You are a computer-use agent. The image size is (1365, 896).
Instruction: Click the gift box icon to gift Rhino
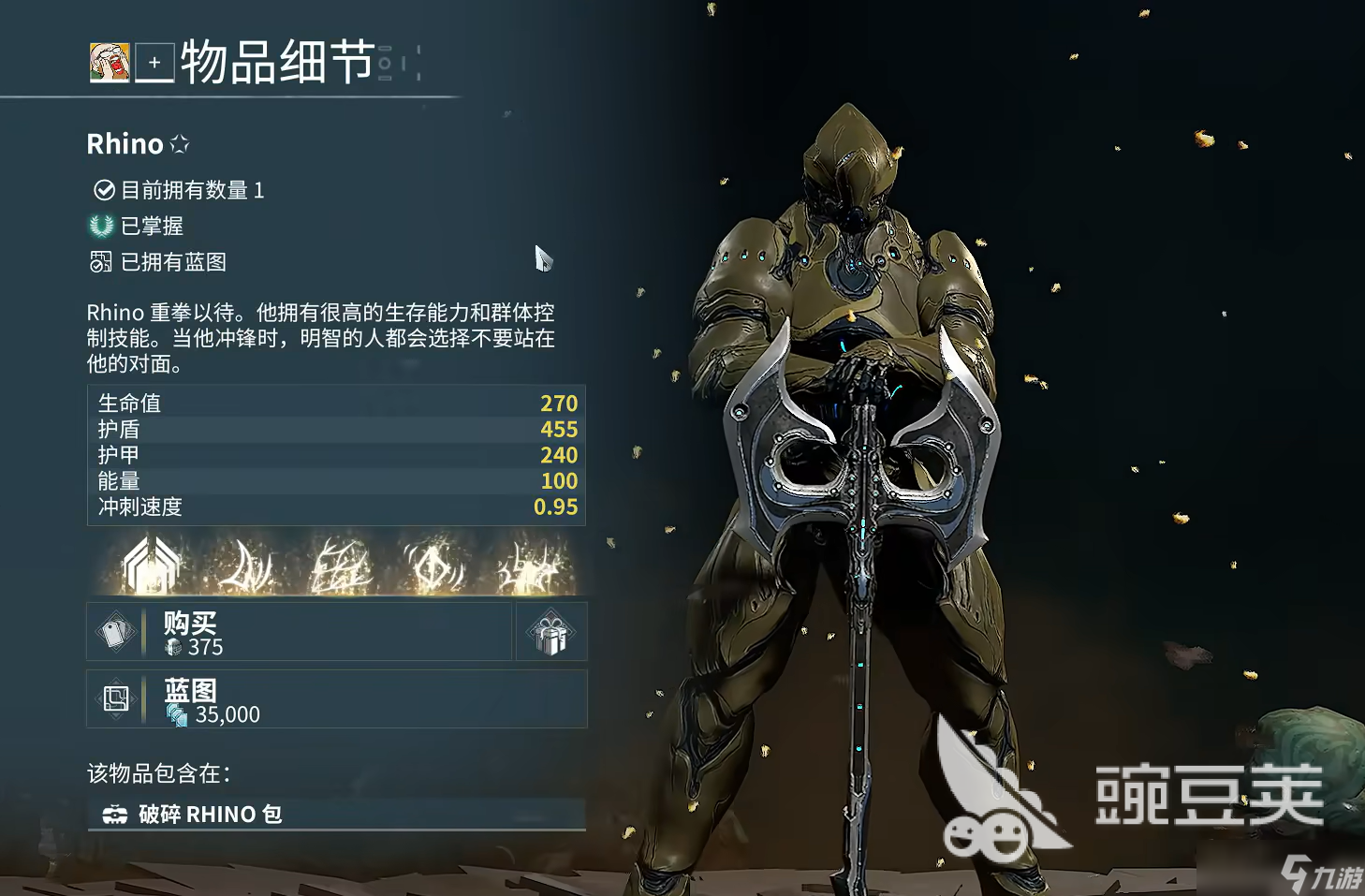click(x=550, y=631)
